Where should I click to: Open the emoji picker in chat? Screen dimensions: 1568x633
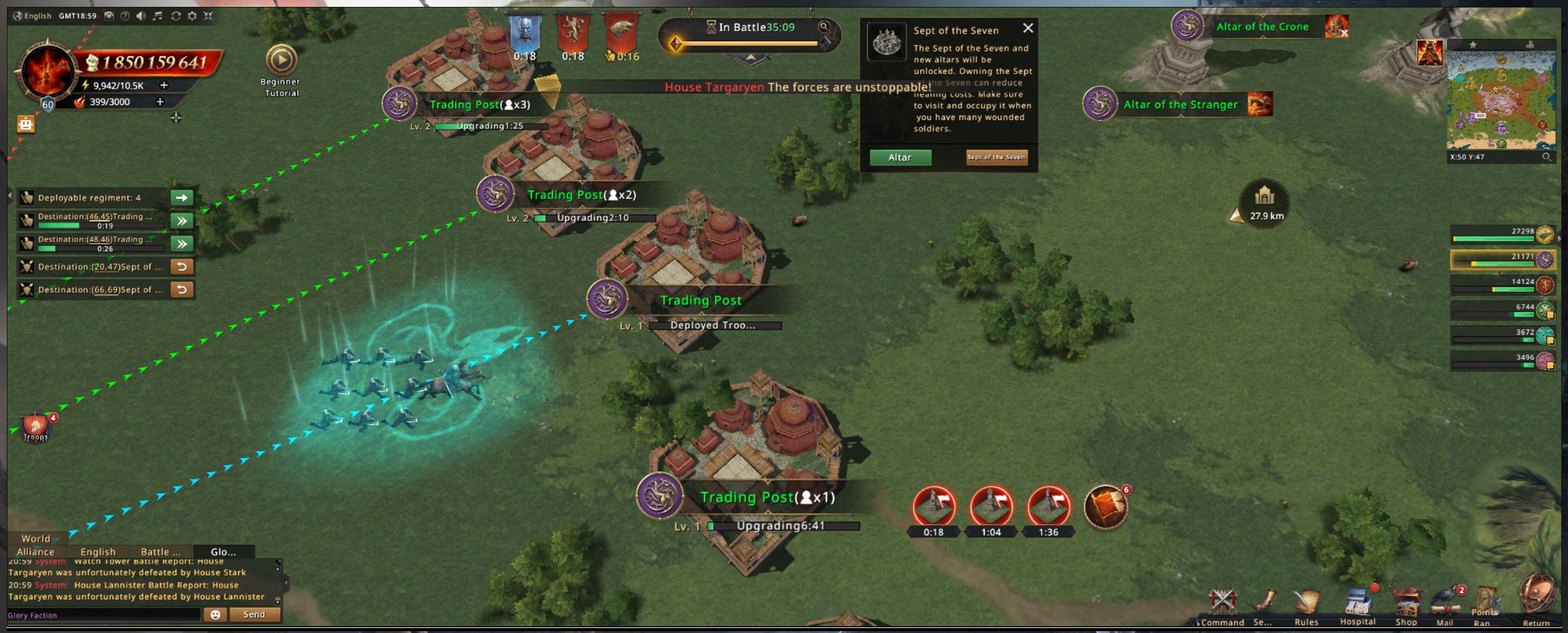(215, 614)
